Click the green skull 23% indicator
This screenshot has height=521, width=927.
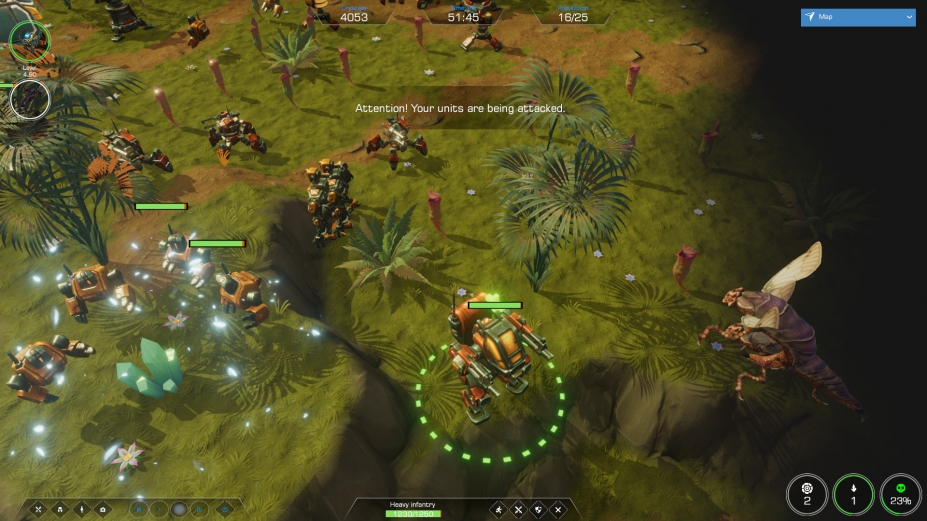pos(900,494)
